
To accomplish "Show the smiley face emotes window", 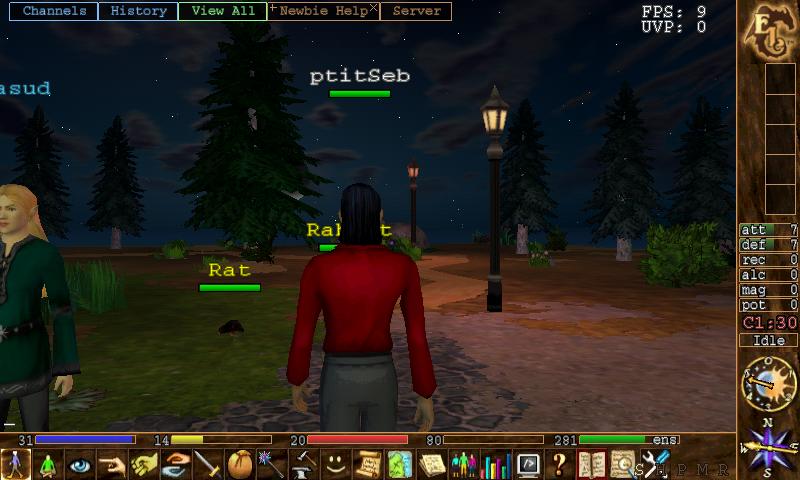I will point(335,465).
